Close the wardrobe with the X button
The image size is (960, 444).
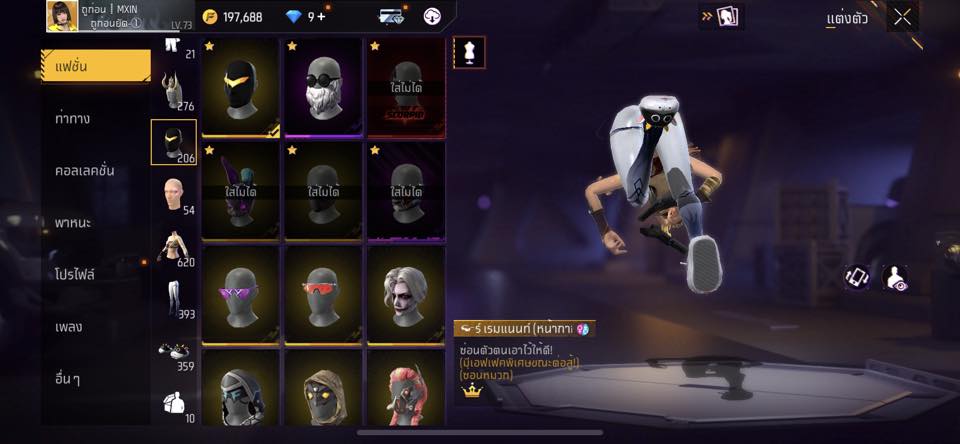902,17
